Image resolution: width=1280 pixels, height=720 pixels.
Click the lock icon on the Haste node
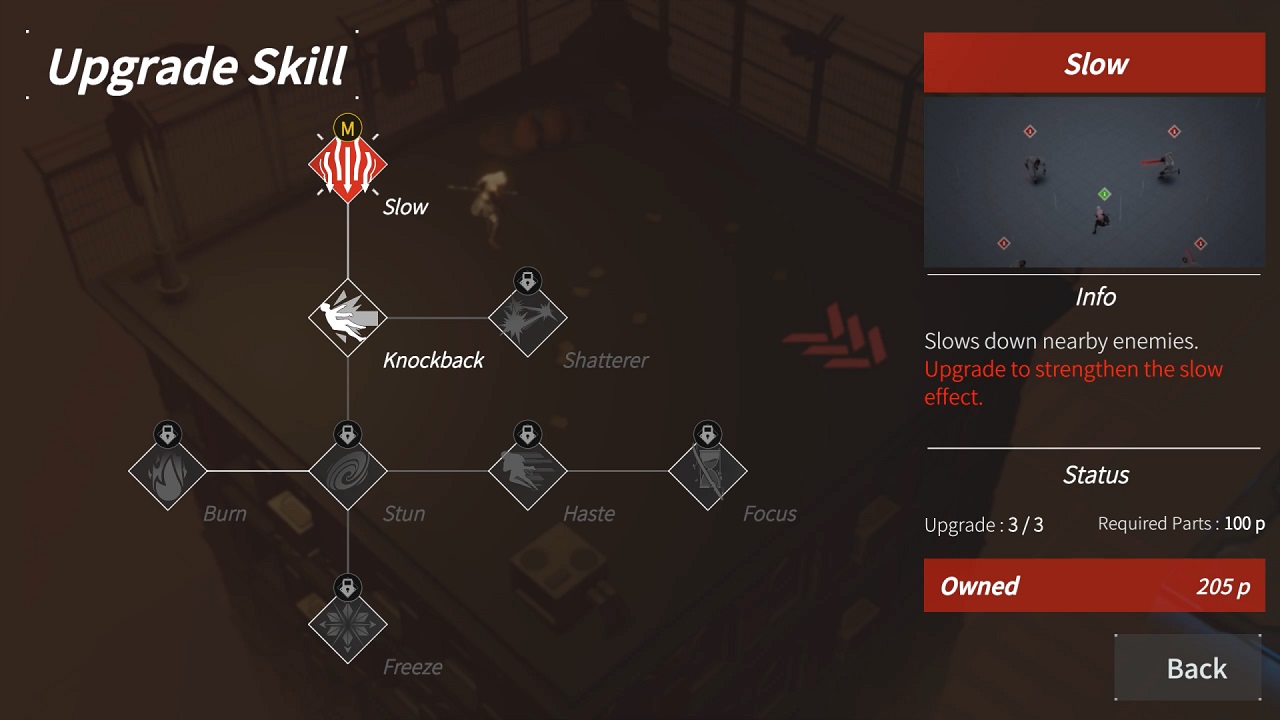click(528, 435)
